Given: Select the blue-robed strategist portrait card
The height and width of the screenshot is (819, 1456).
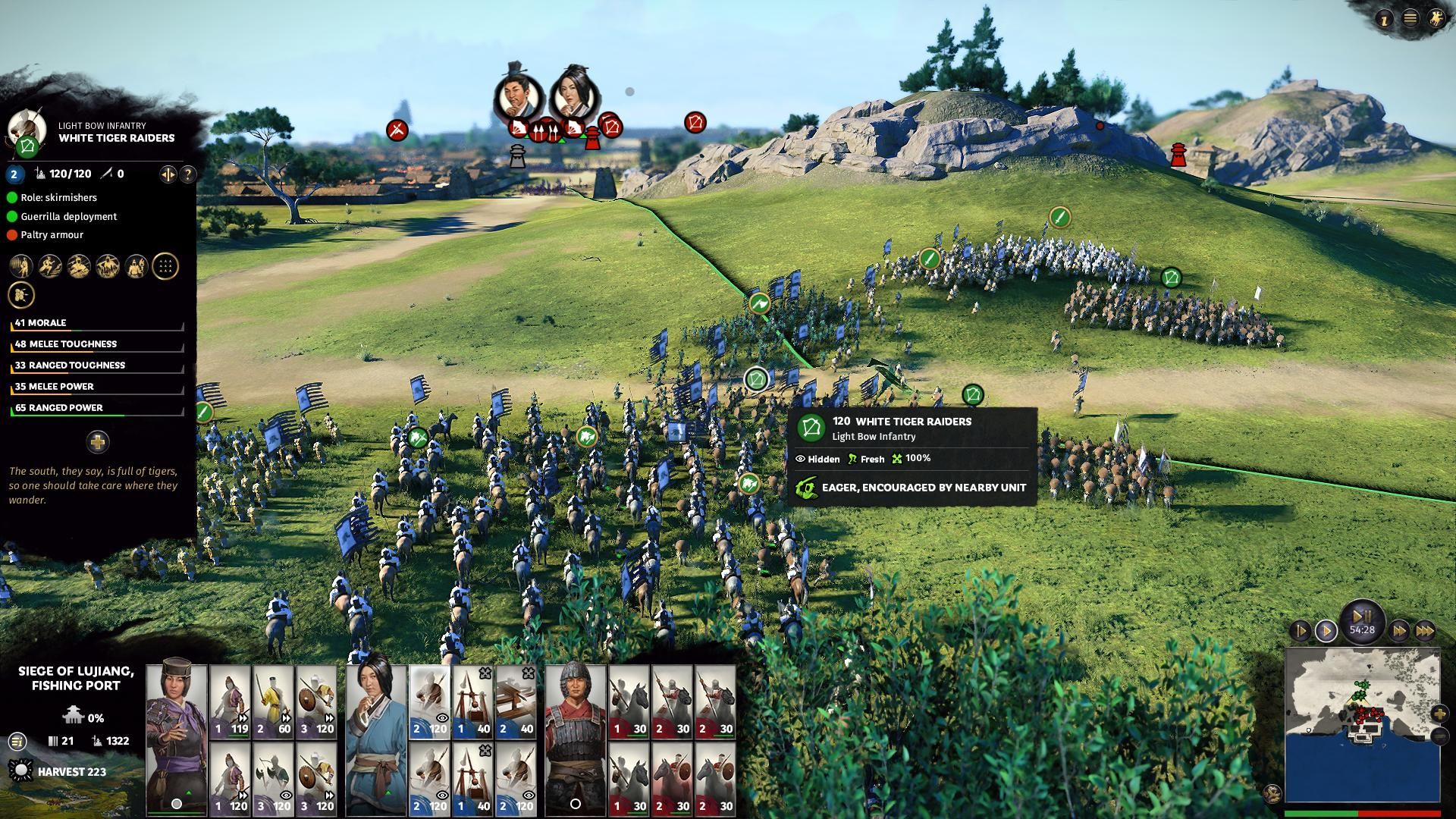Looking at the screenshot, I should tap(376, 737).
